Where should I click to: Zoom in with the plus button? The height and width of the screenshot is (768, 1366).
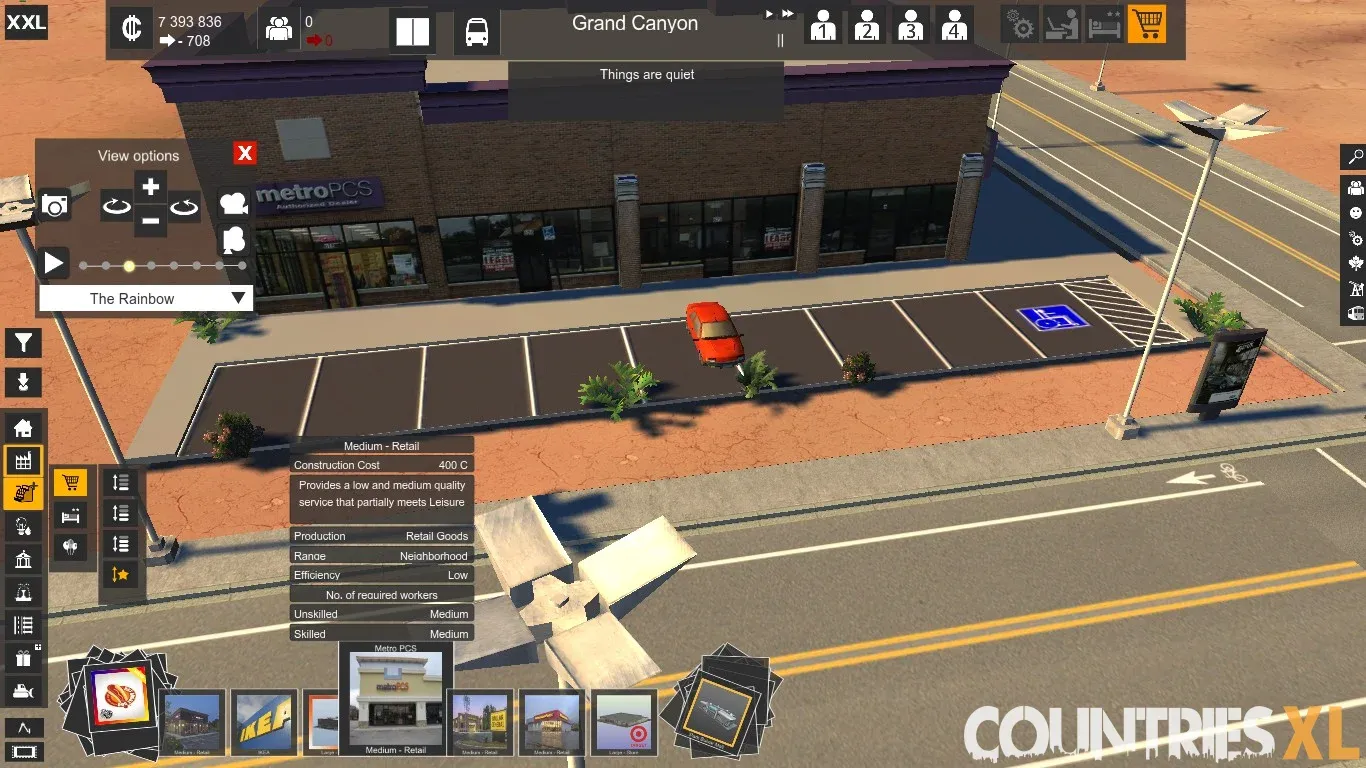150,187
